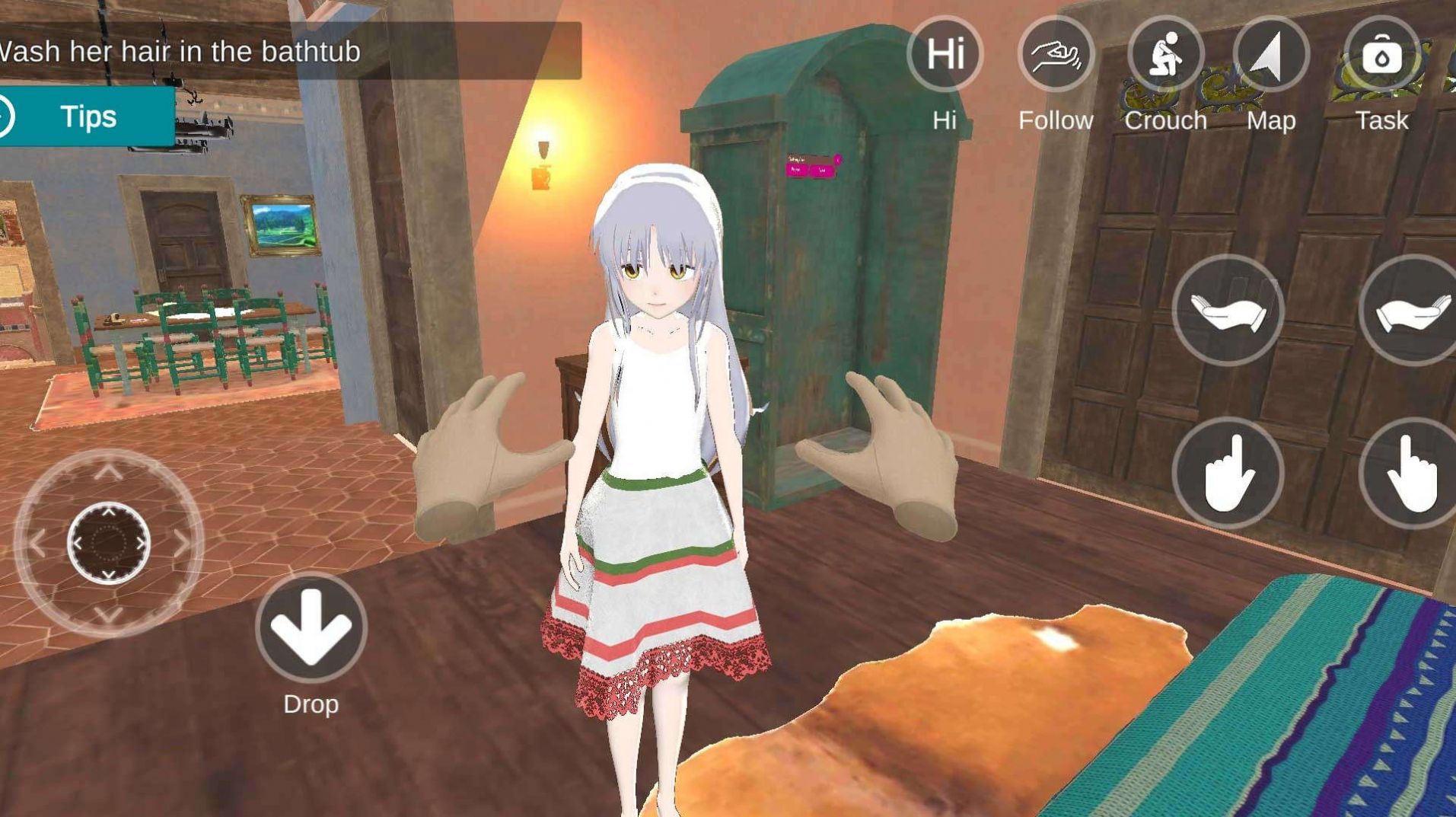Open the Tips panel

(88, 116)
